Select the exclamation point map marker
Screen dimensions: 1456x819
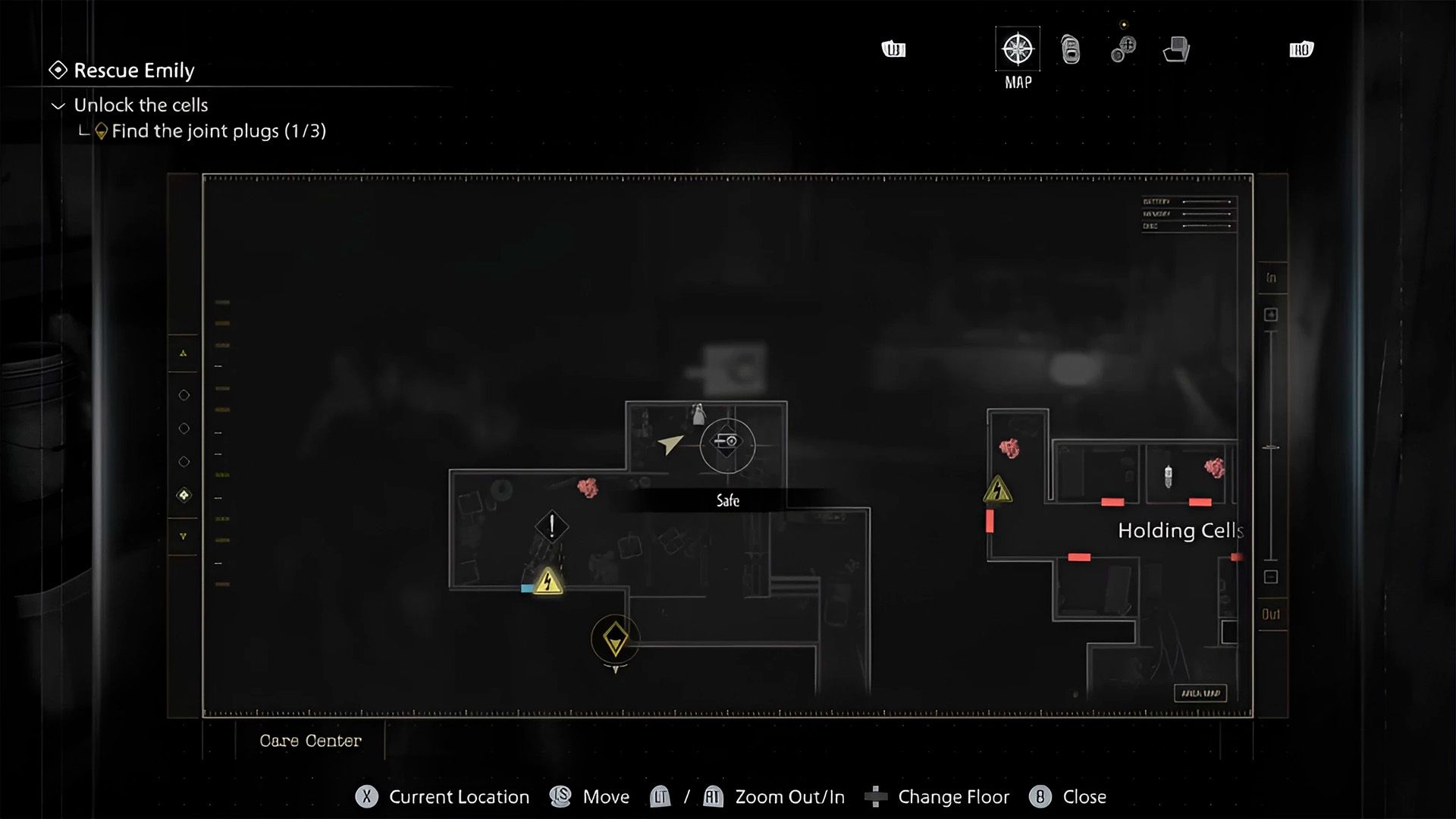[x=551, y=526]
